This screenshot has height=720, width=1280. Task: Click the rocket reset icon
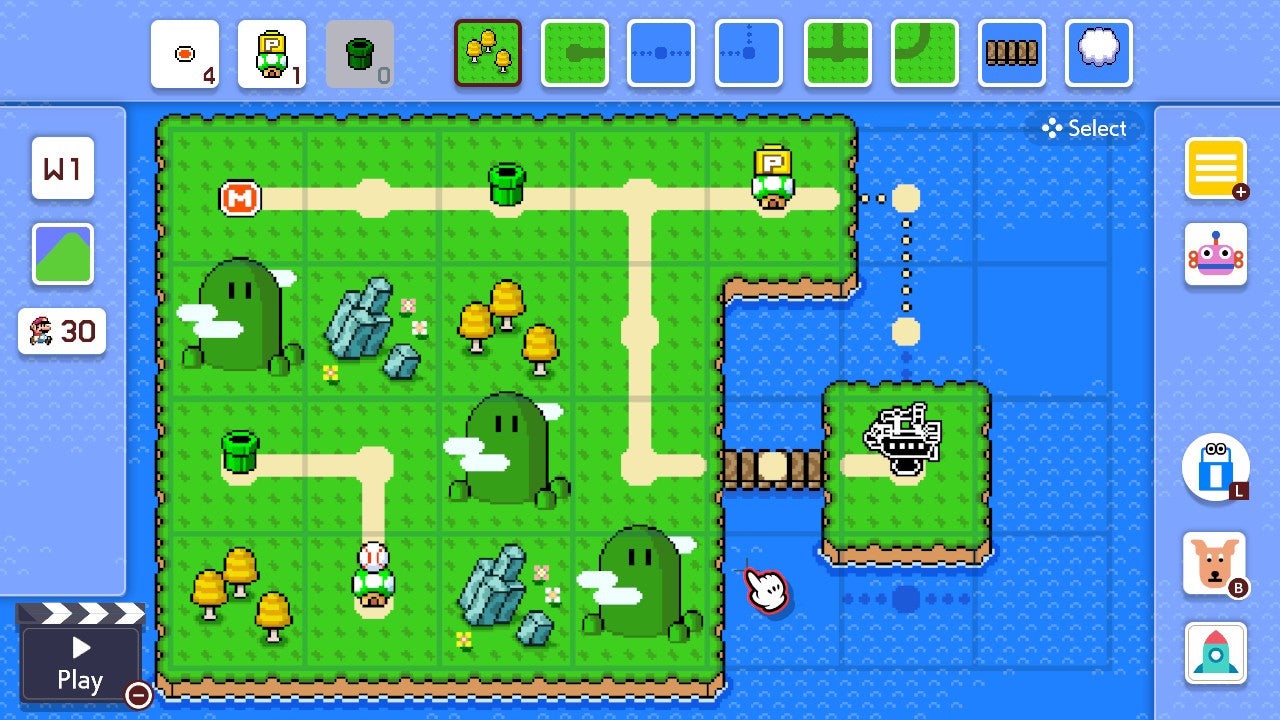point(1216,652)
